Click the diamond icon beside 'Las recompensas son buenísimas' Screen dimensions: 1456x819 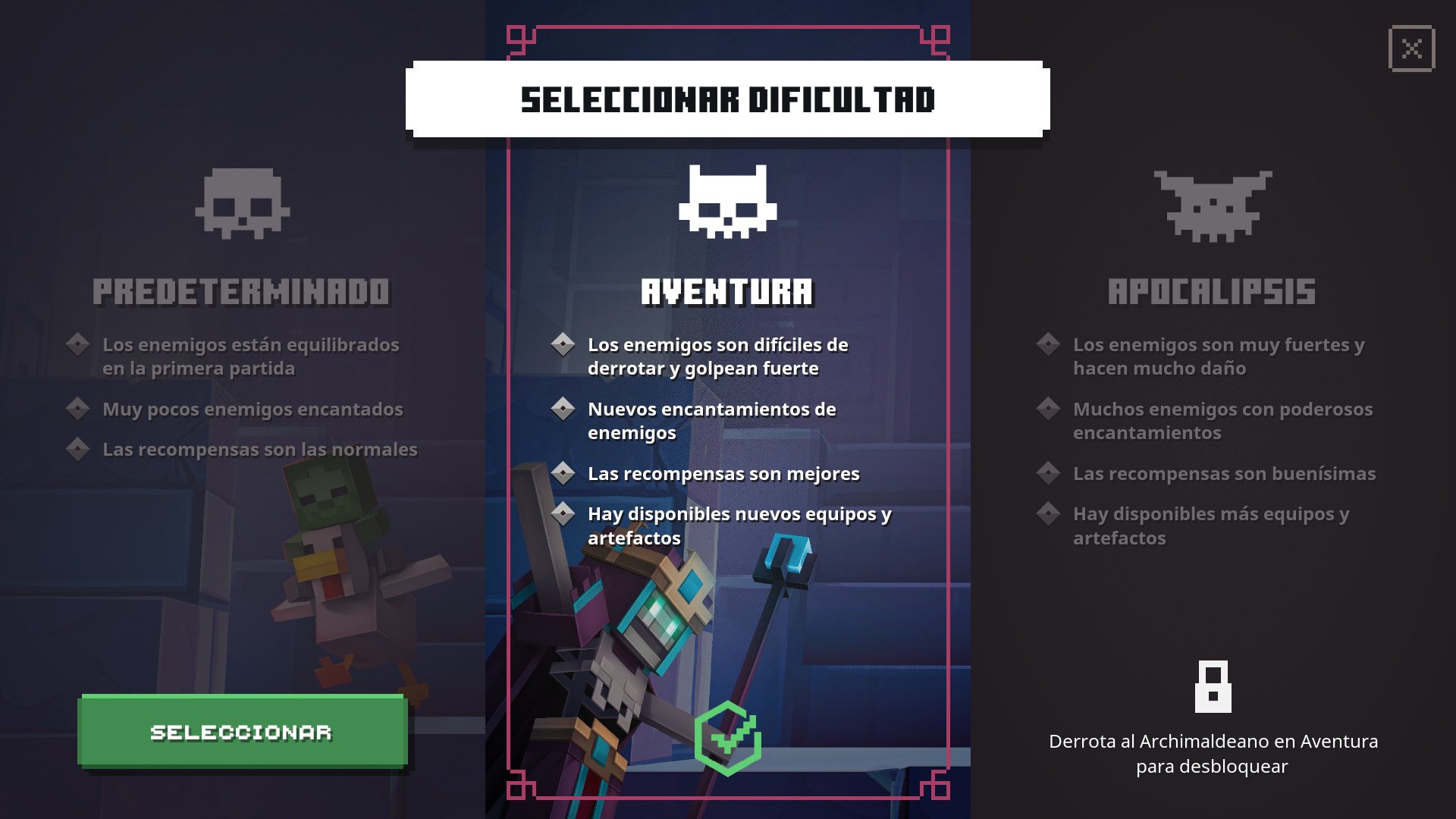click(1049, 475)
